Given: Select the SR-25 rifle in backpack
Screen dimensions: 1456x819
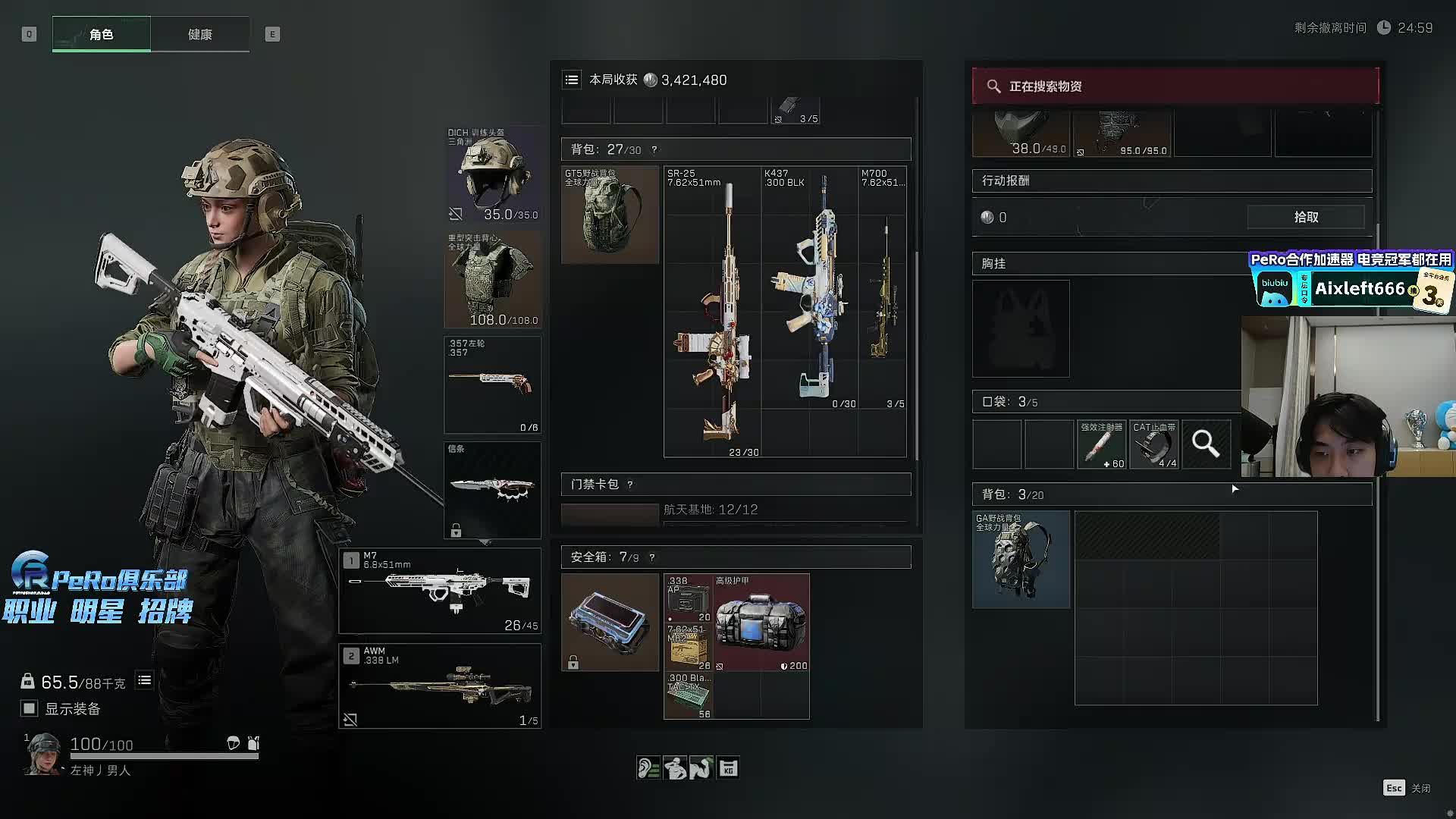Looking at the screenshot, I should [x=711, y=311].
